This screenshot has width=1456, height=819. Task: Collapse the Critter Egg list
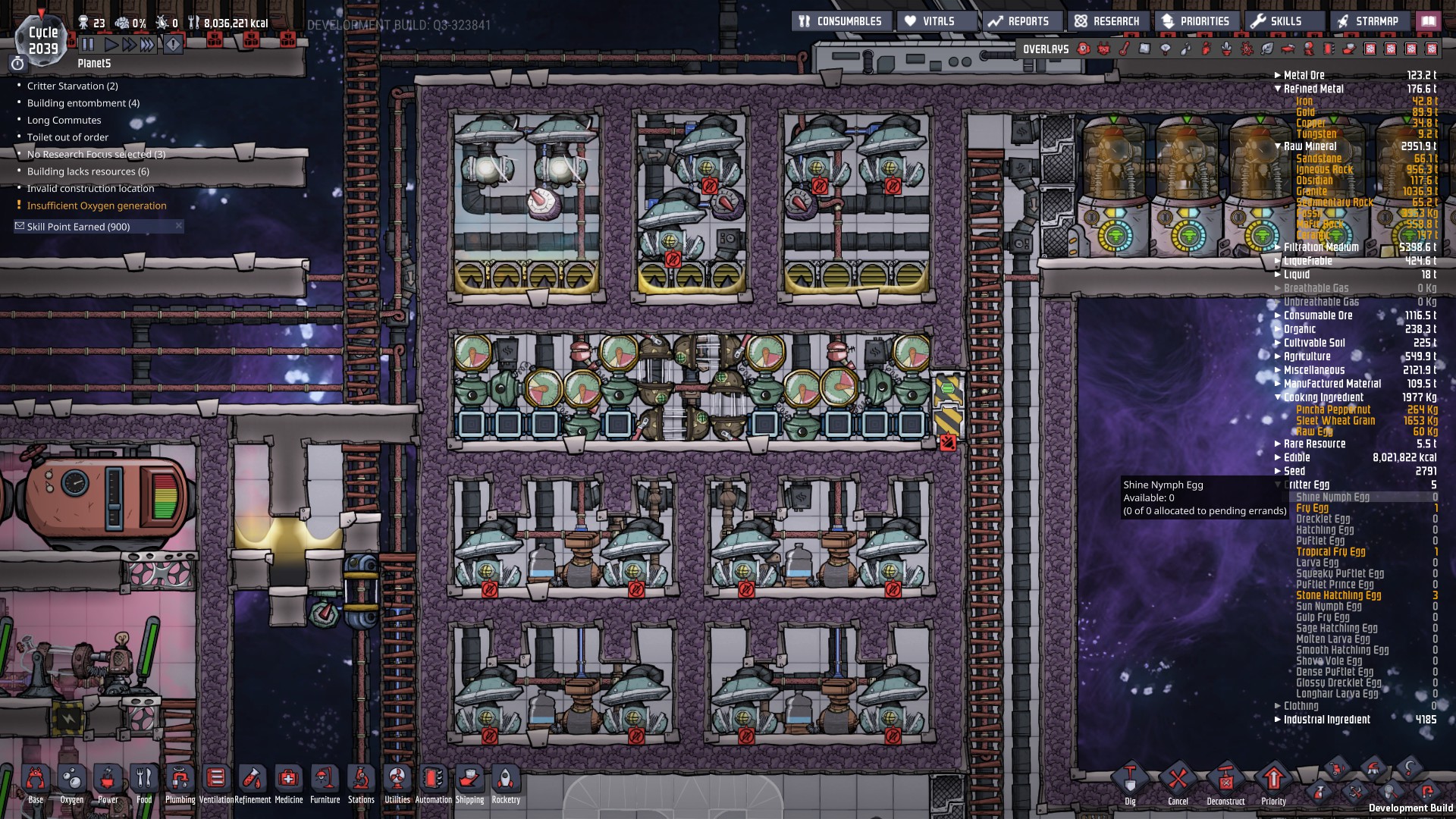pyautogui.click(x=1279, y=484)
